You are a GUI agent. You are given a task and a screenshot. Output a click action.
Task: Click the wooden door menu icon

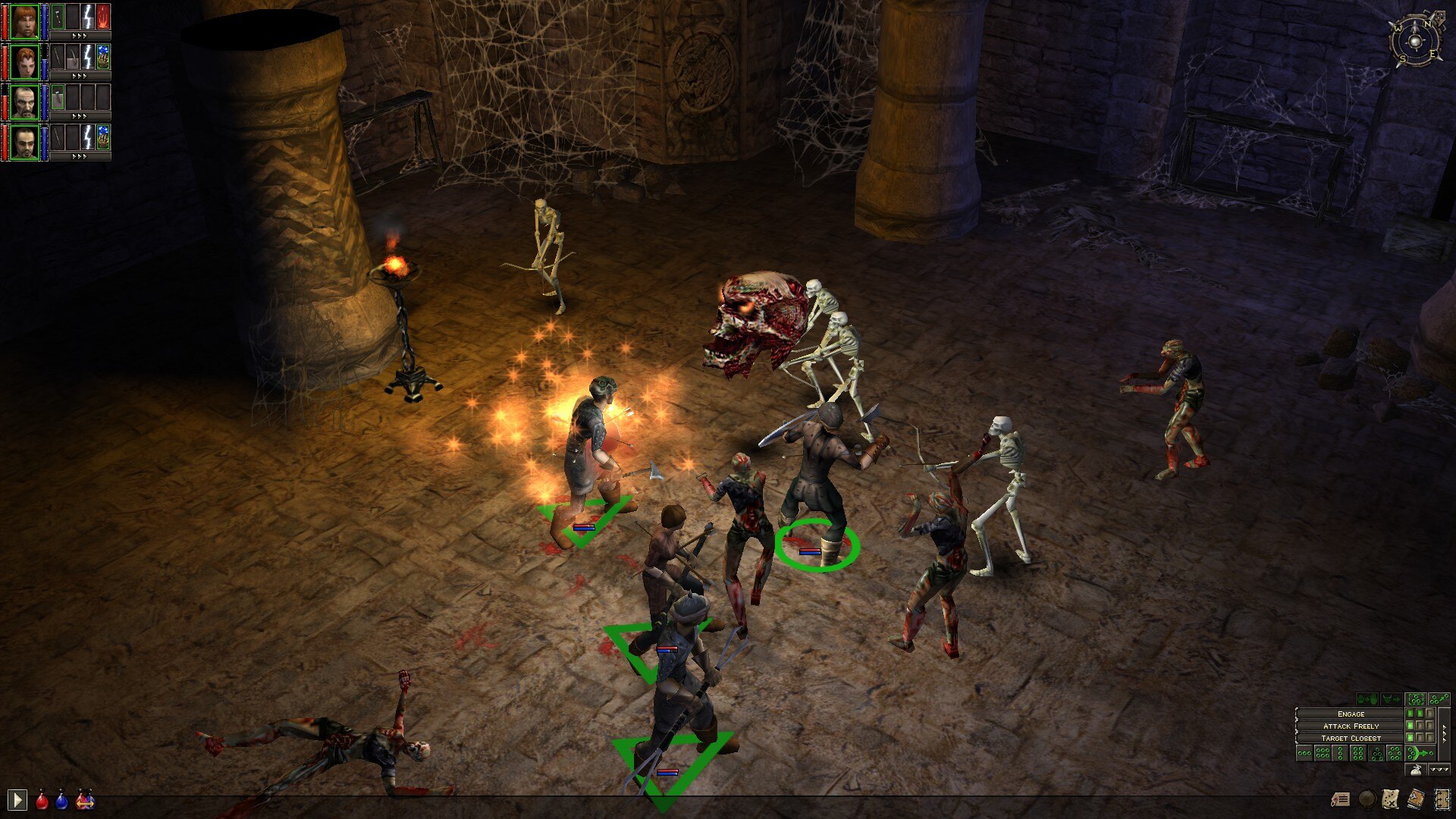[x=1441, y=799]
